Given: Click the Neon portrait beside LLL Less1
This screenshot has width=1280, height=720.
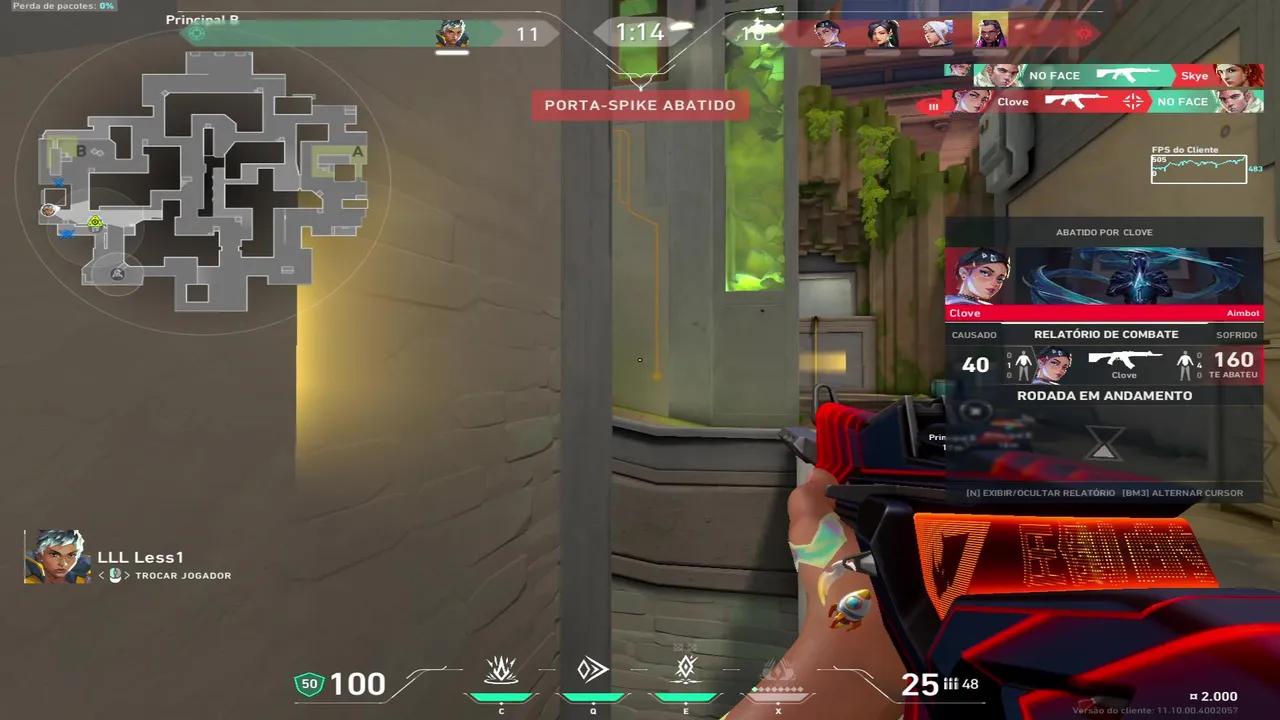Looking at the screenshot, I should 57,557.
